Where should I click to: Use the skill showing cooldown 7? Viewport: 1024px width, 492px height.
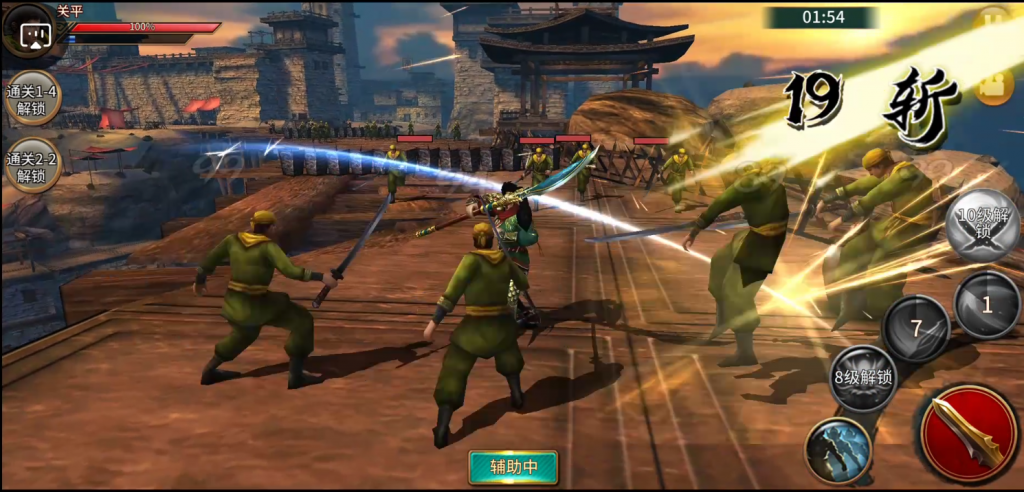(x=916, y=329)
